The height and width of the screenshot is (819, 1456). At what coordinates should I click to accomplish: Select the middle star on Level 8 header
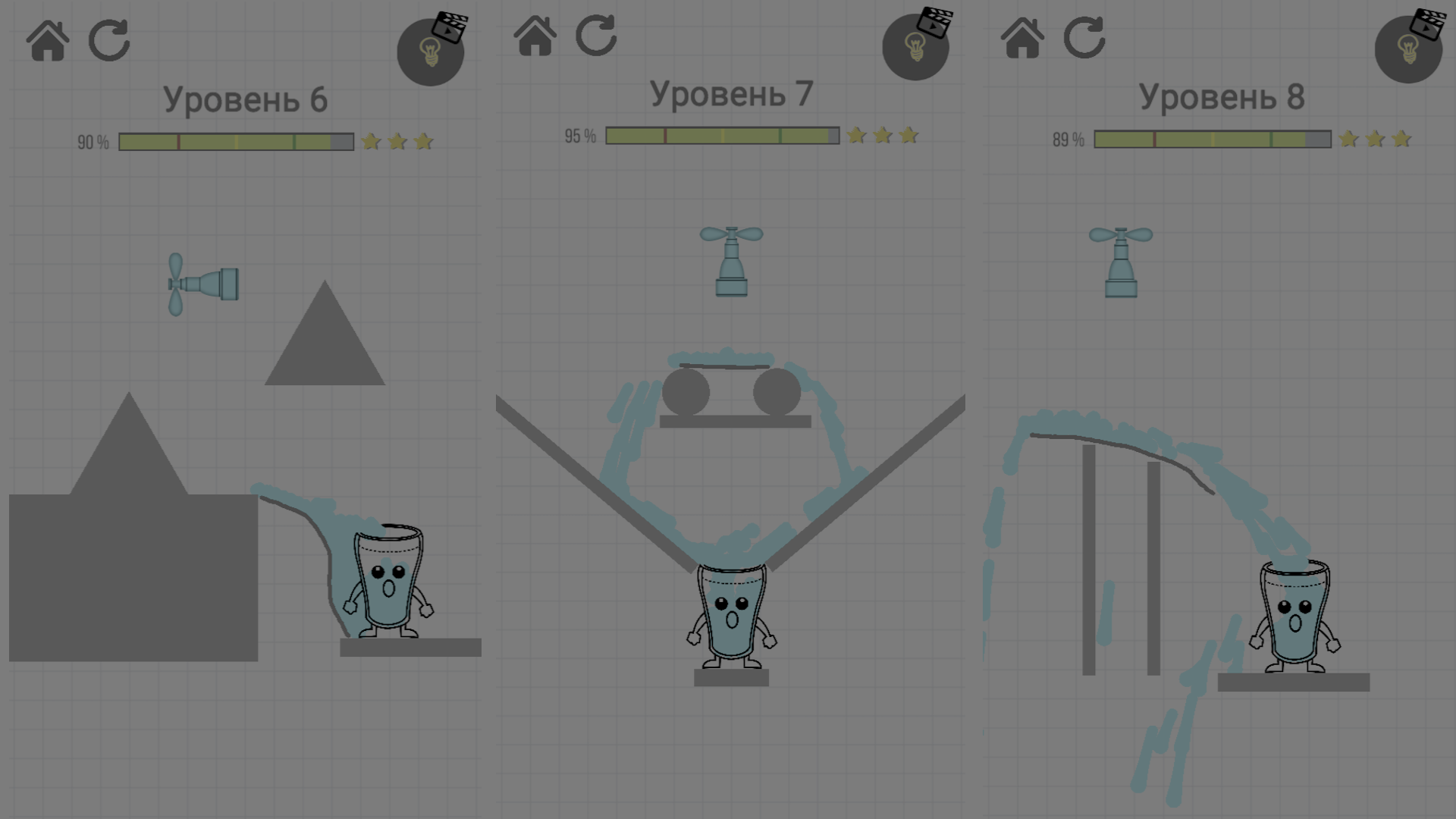1373,139
